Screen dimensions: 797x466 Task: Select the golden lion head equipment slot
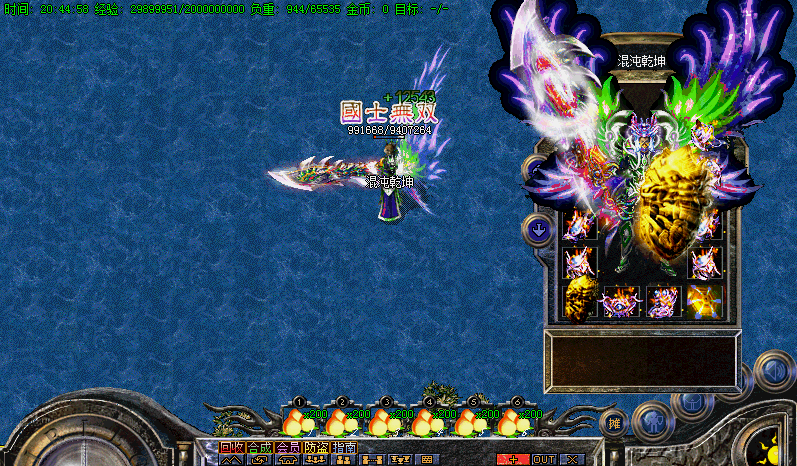point(580,300)
